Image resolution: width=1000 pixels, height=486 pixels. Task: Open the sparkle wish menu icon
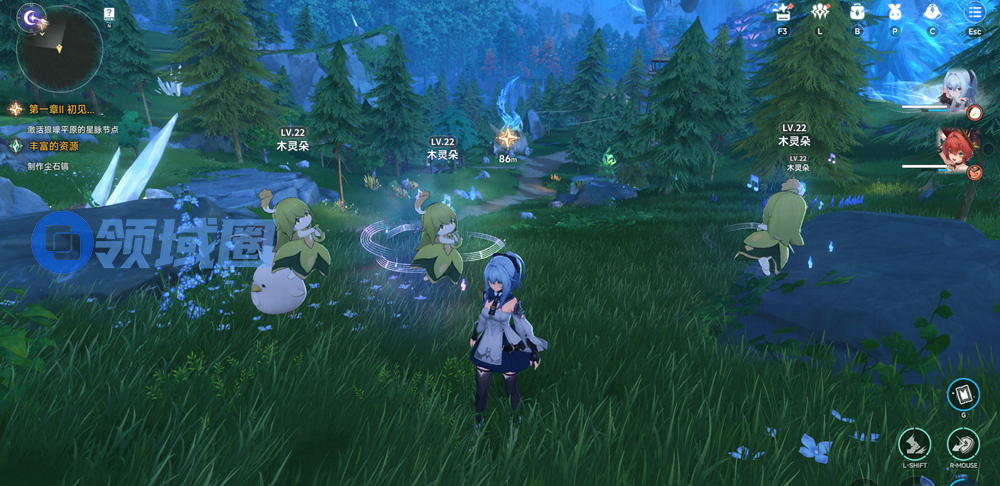(x=783, y=12)
